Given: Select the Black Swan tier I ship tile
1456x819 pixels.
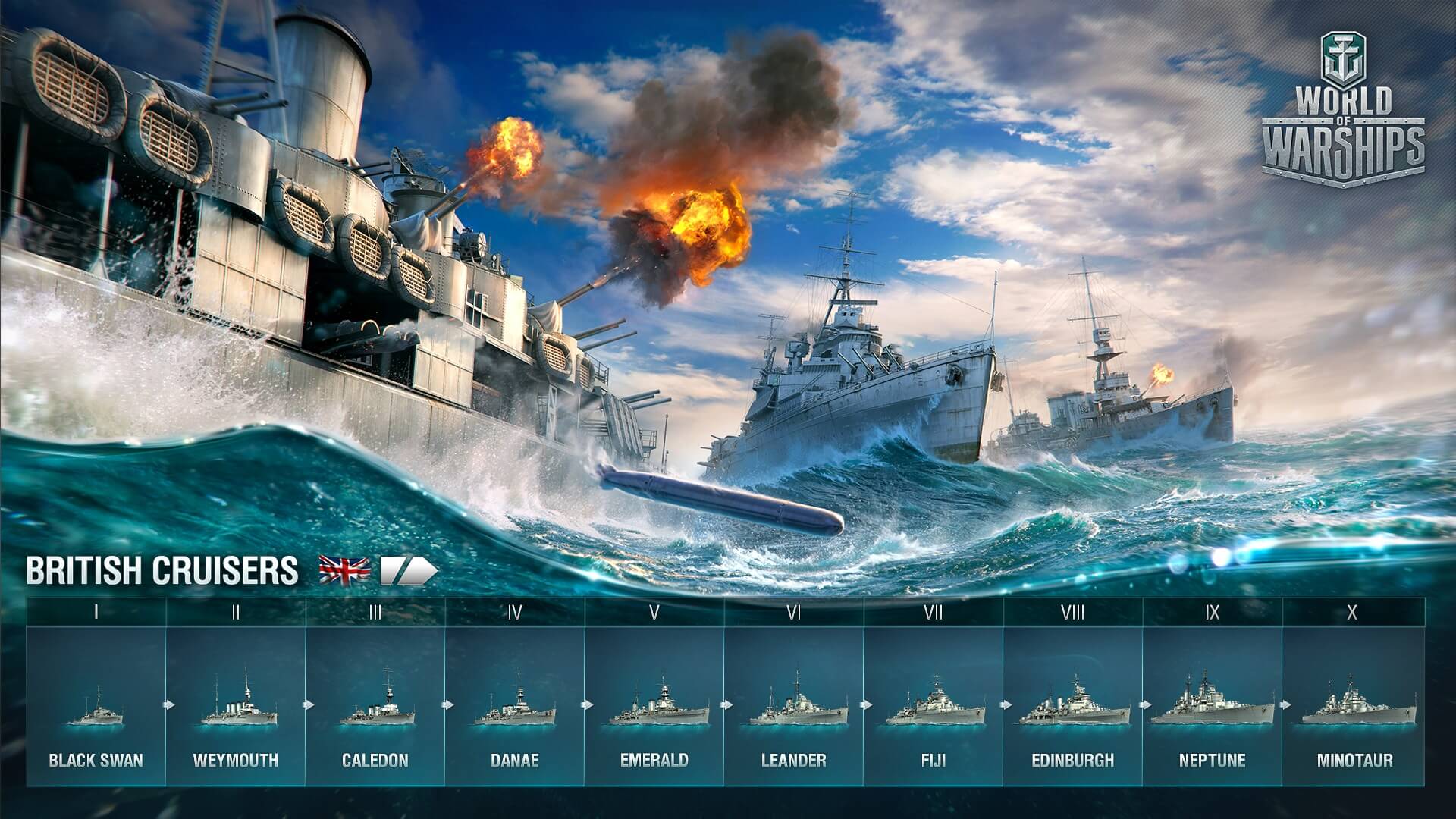Looking at the screenshot, I should point(96,706).
